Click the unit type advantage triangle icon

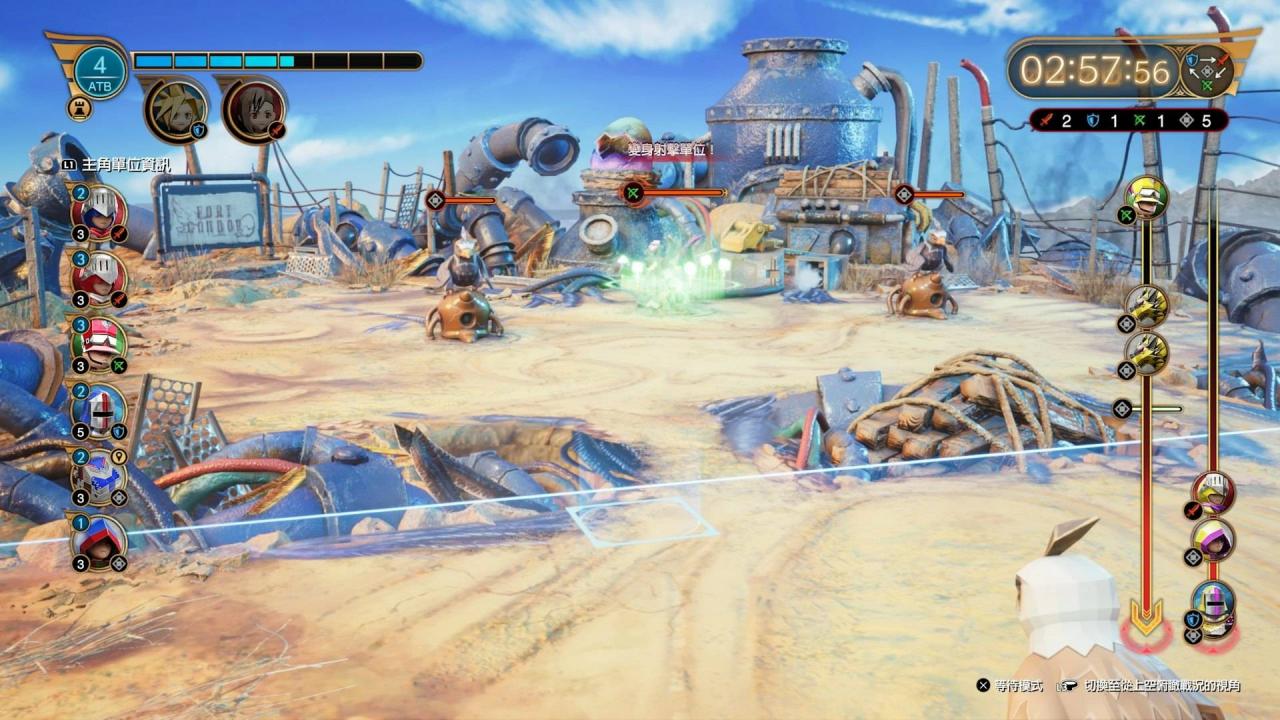coord(1206,72)
